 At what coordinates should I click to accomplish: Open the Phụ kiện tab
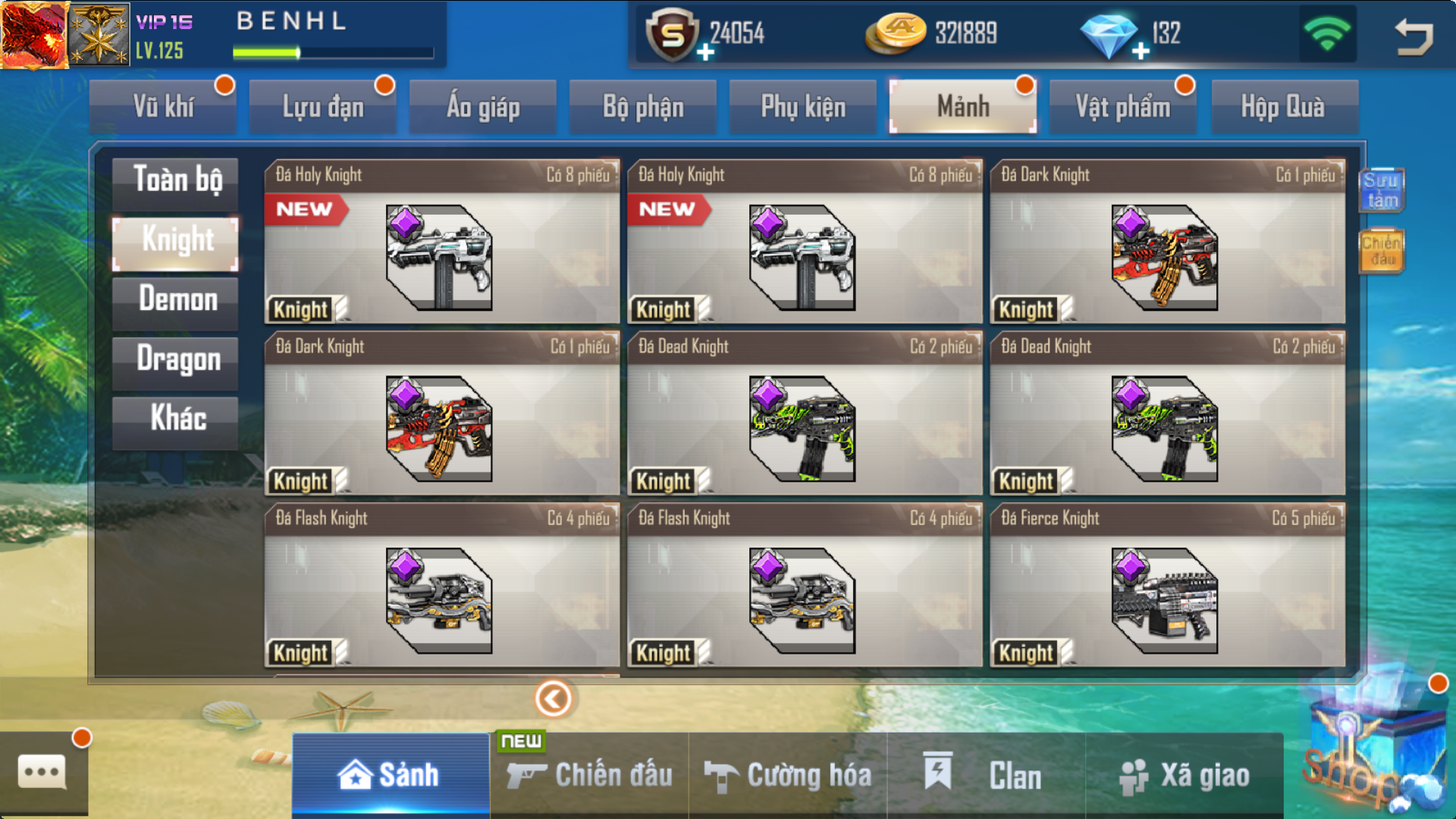tap(803, 107)
